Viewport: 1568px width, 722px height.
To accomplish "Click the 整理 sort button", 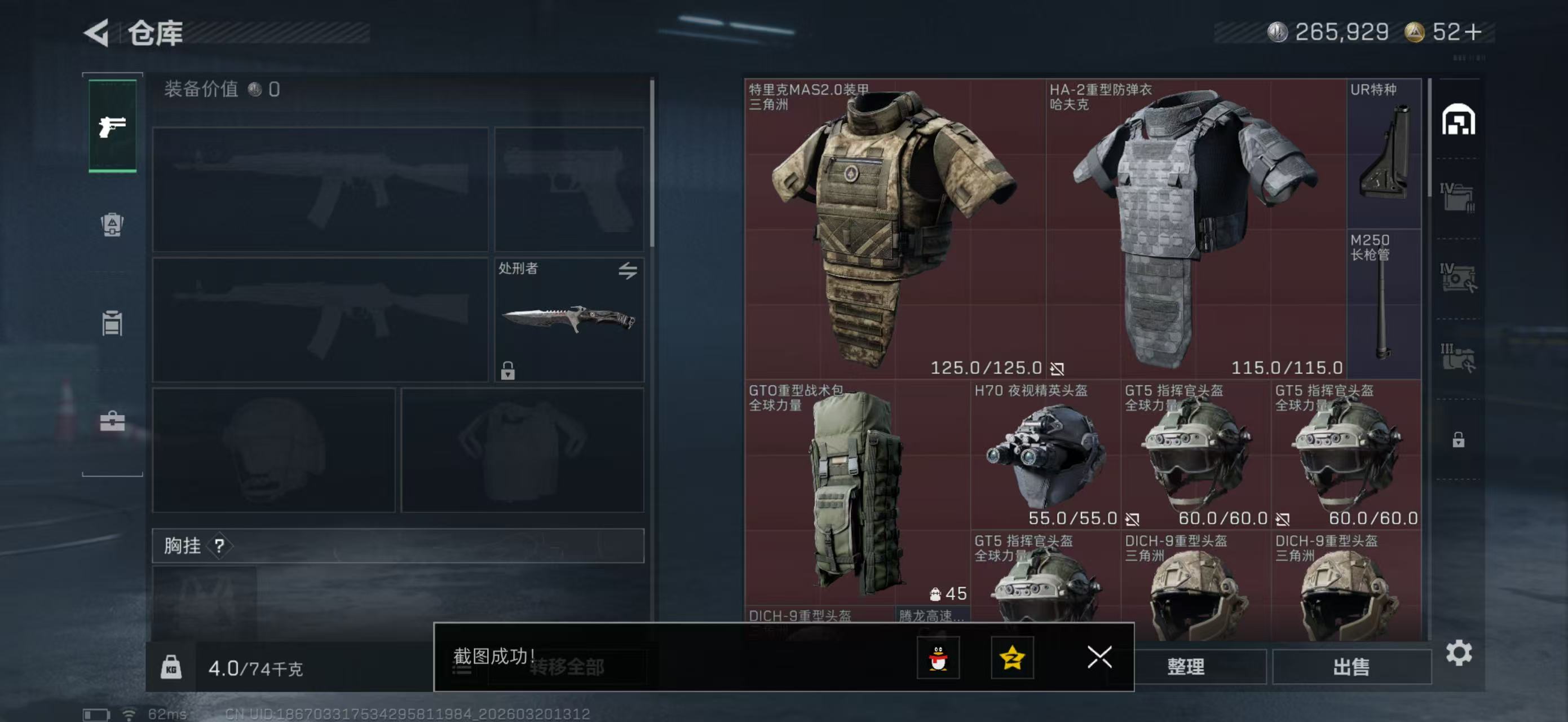I will 1186,667.
